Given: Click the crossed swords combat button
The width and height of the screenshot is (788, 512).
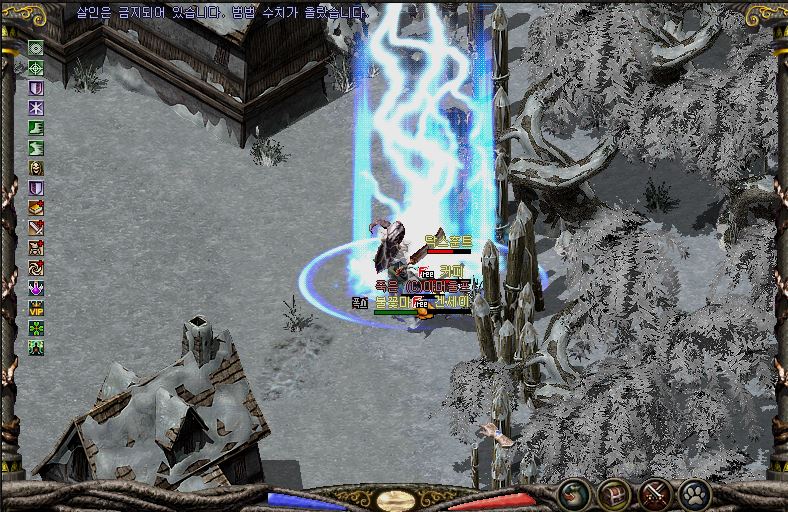Looking at the screenshot, I should tap(654, 493).
